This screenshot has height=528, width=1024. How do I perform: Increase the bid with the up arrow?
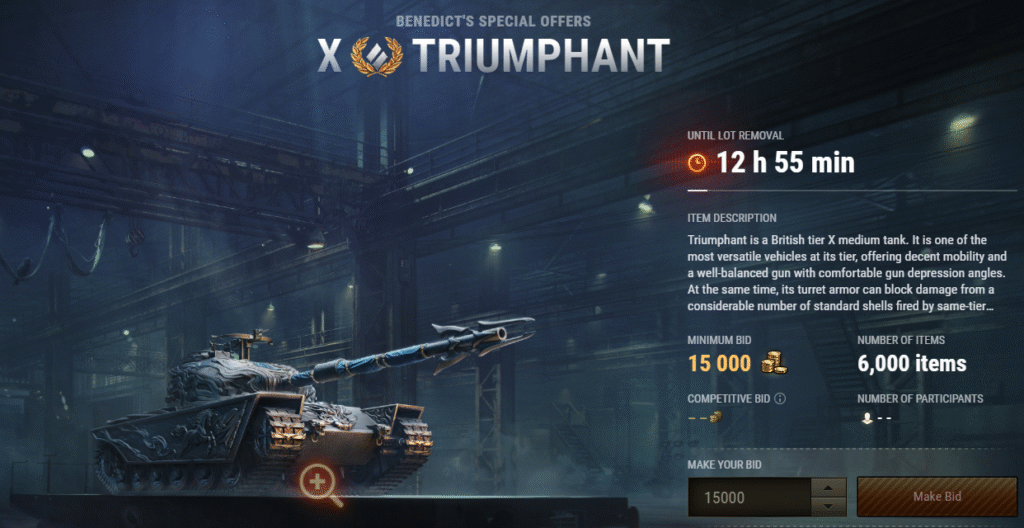click(826, 488)
